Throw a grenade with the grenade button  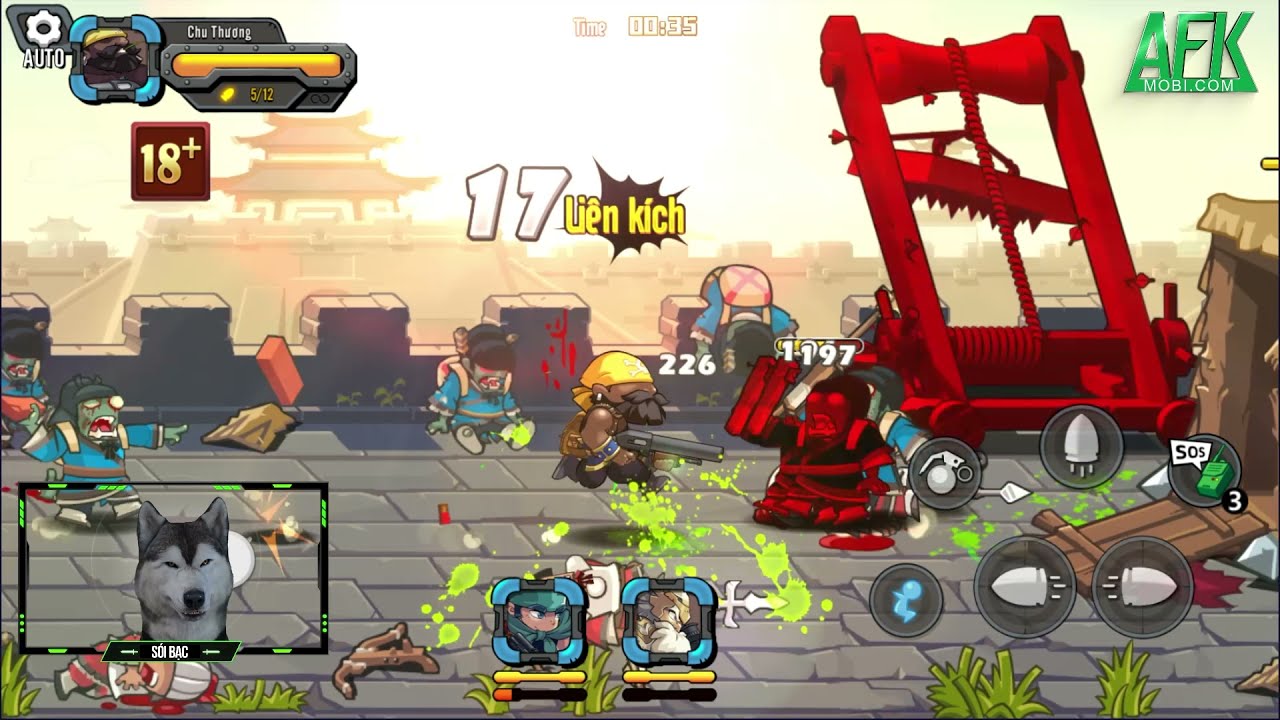pos(945,473)
